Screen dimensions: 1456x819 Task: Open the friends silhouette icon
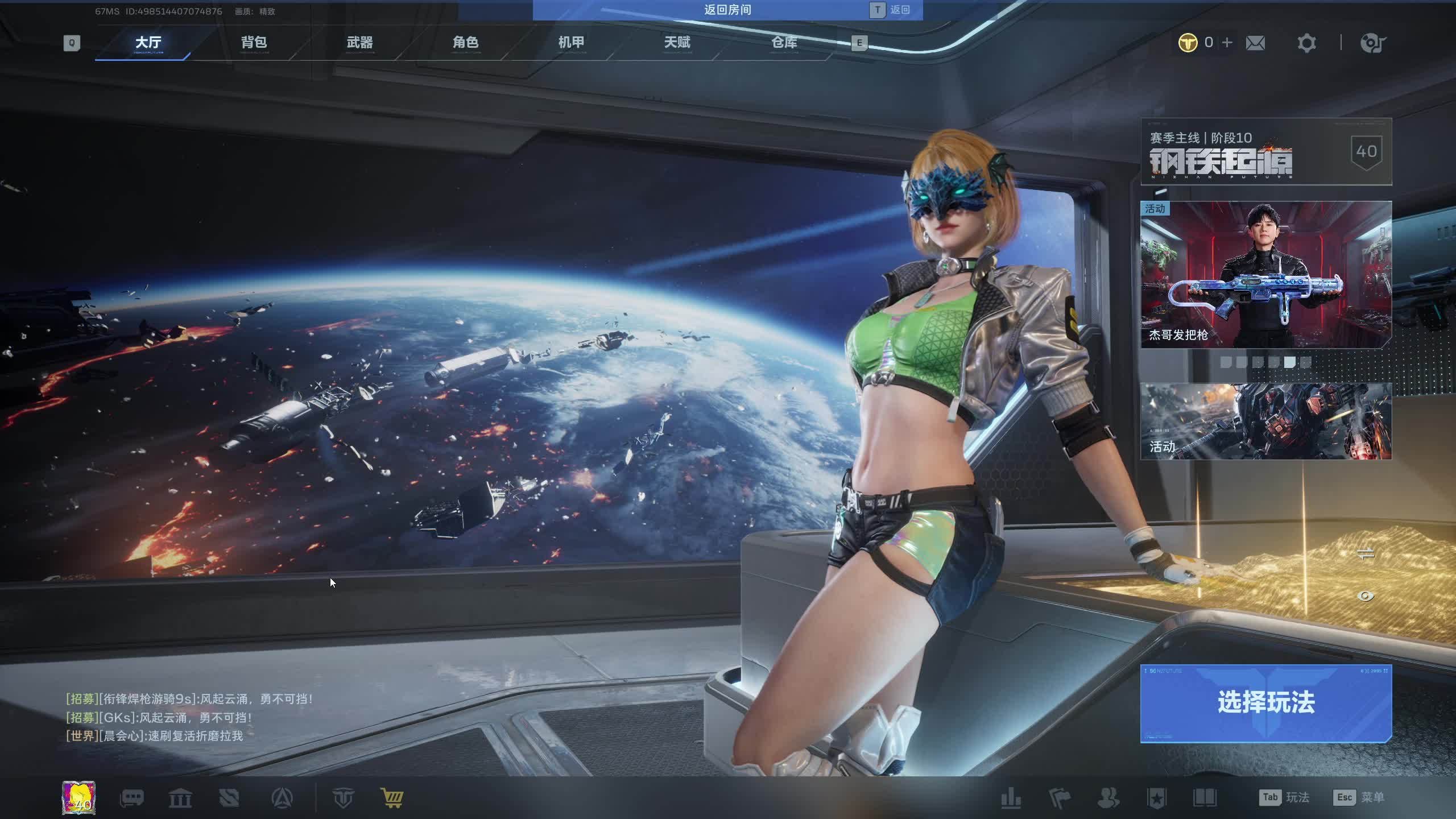(1108, 798)
